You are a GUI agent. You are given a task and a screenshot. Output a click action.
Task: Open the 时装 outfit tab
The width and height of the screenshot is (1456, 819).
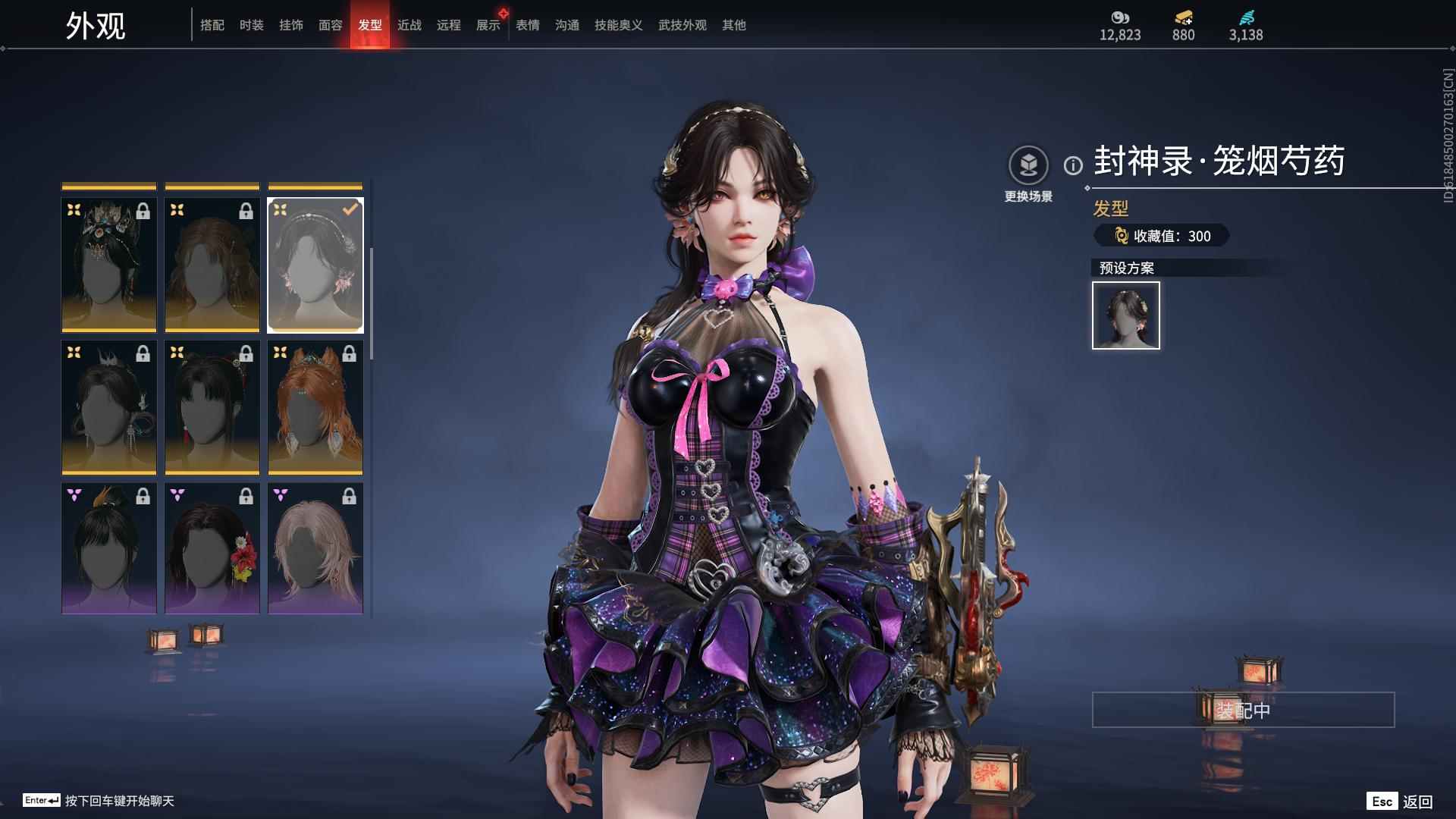pyautogui.click(x=252, y=25)
